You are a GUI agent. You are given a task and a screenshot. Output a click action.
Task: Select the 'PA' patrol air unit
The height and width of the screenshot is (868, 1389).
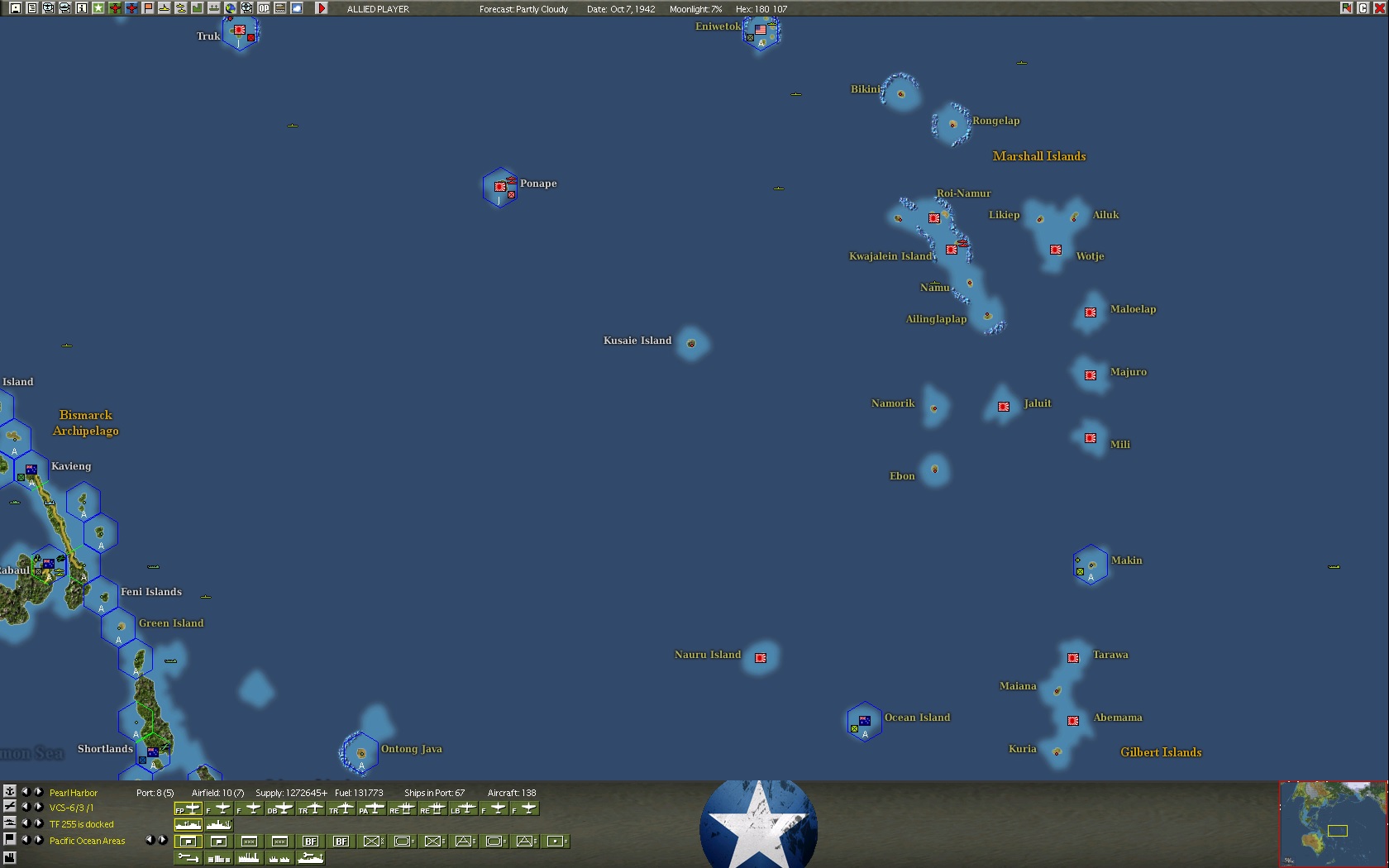pos(371,808)
